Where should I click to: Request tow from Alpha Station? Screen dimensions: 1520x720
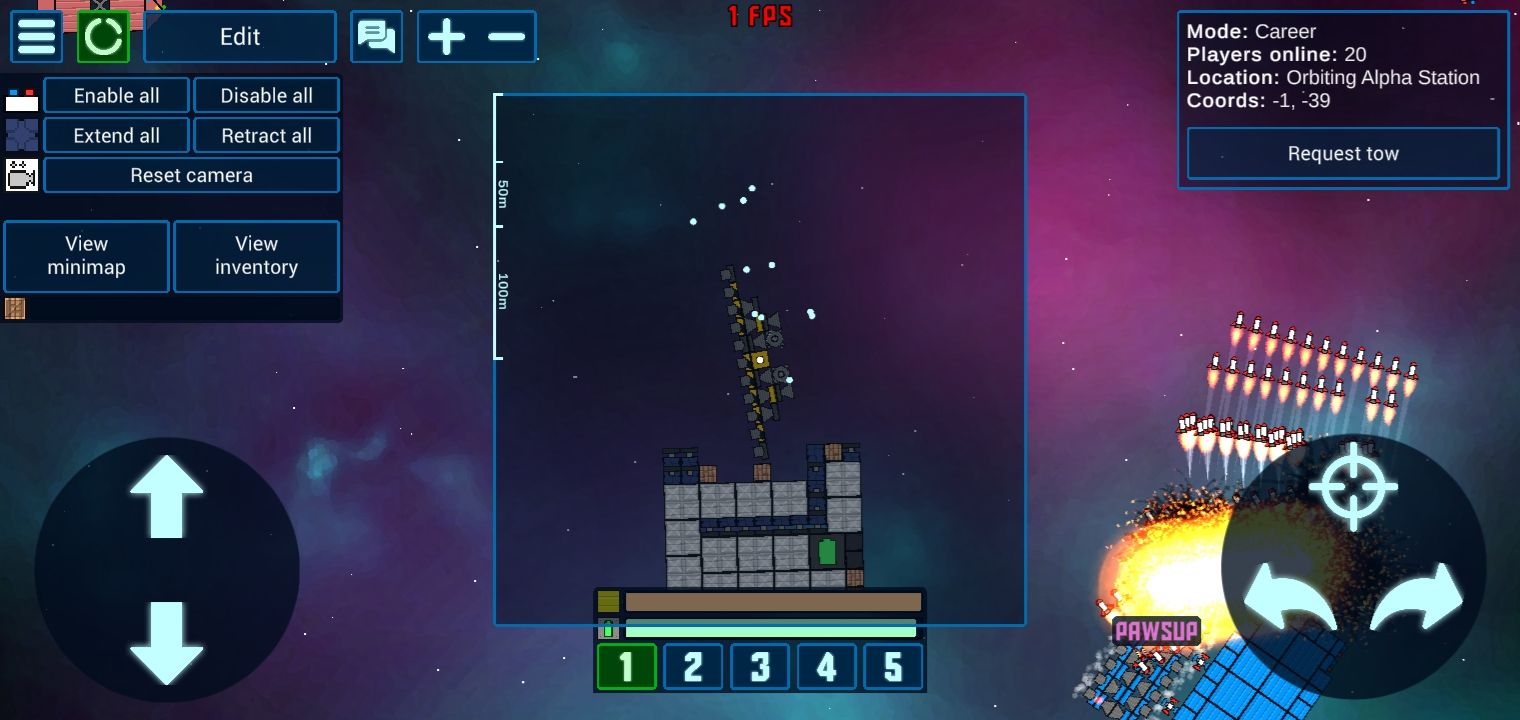(1342, 154)
